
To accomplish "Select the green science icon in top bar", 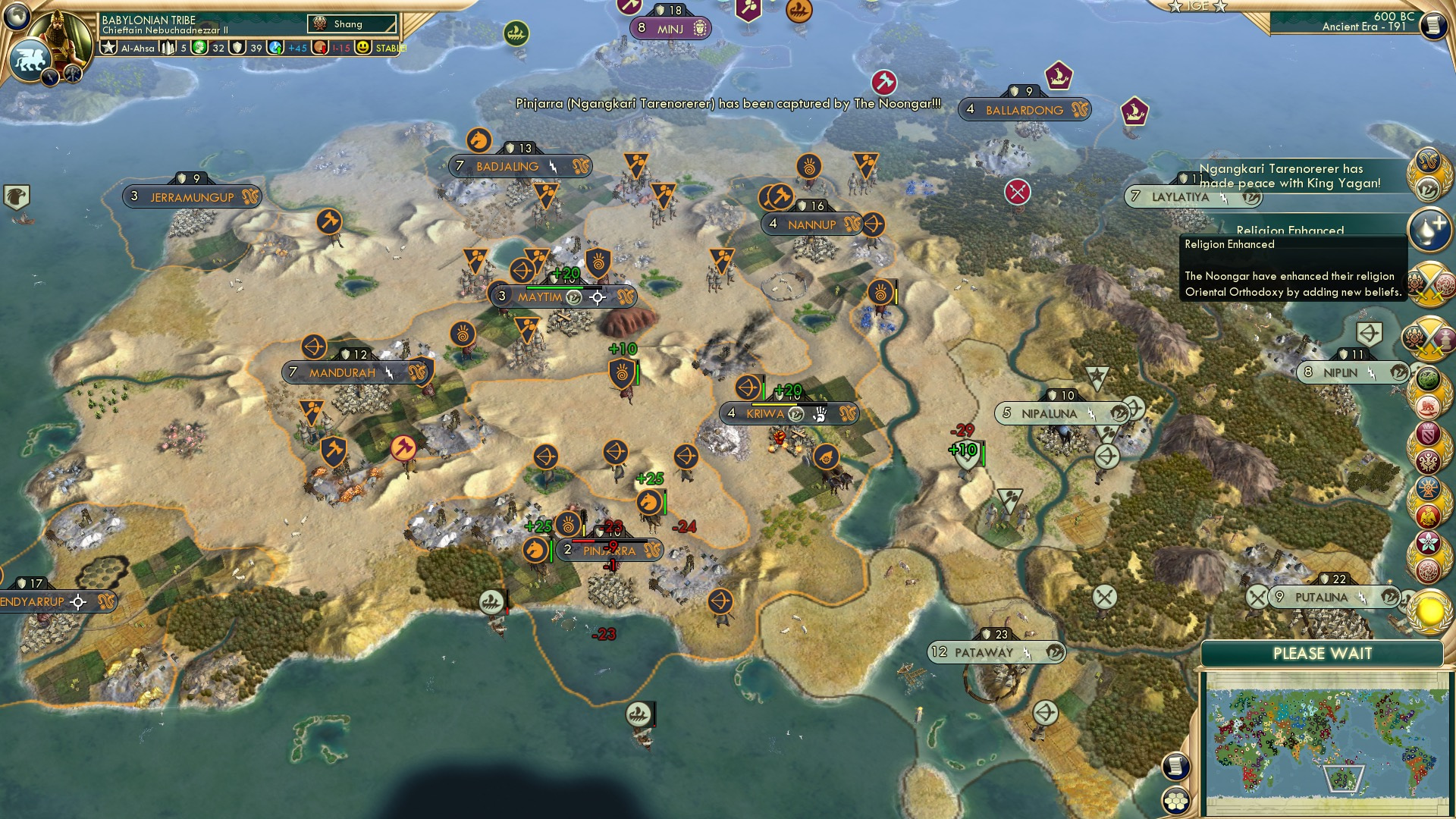I will pos(198,47).
